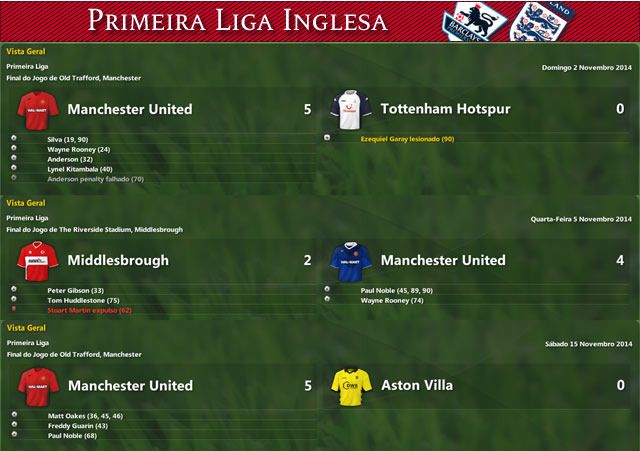Select the blue Manchester United away kit
This screenshot has height=451, width=640.
point(351,259)
